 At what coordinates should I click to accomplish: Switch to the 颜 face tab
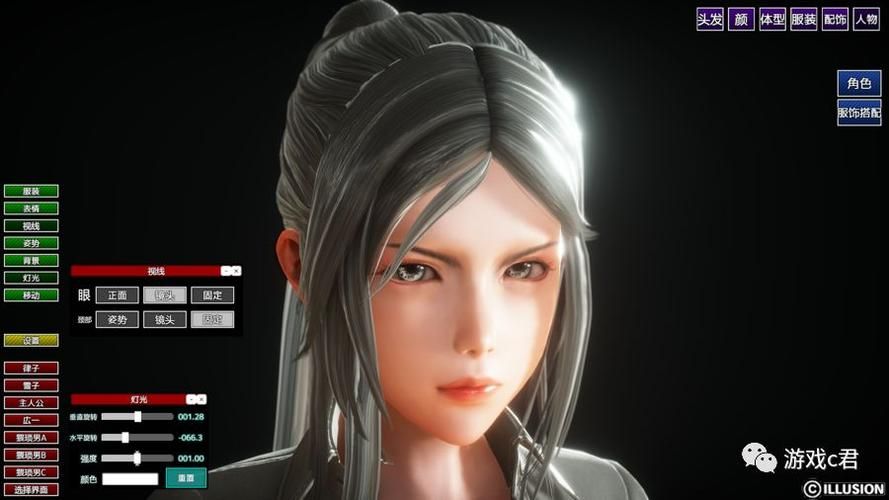point(741,20)
